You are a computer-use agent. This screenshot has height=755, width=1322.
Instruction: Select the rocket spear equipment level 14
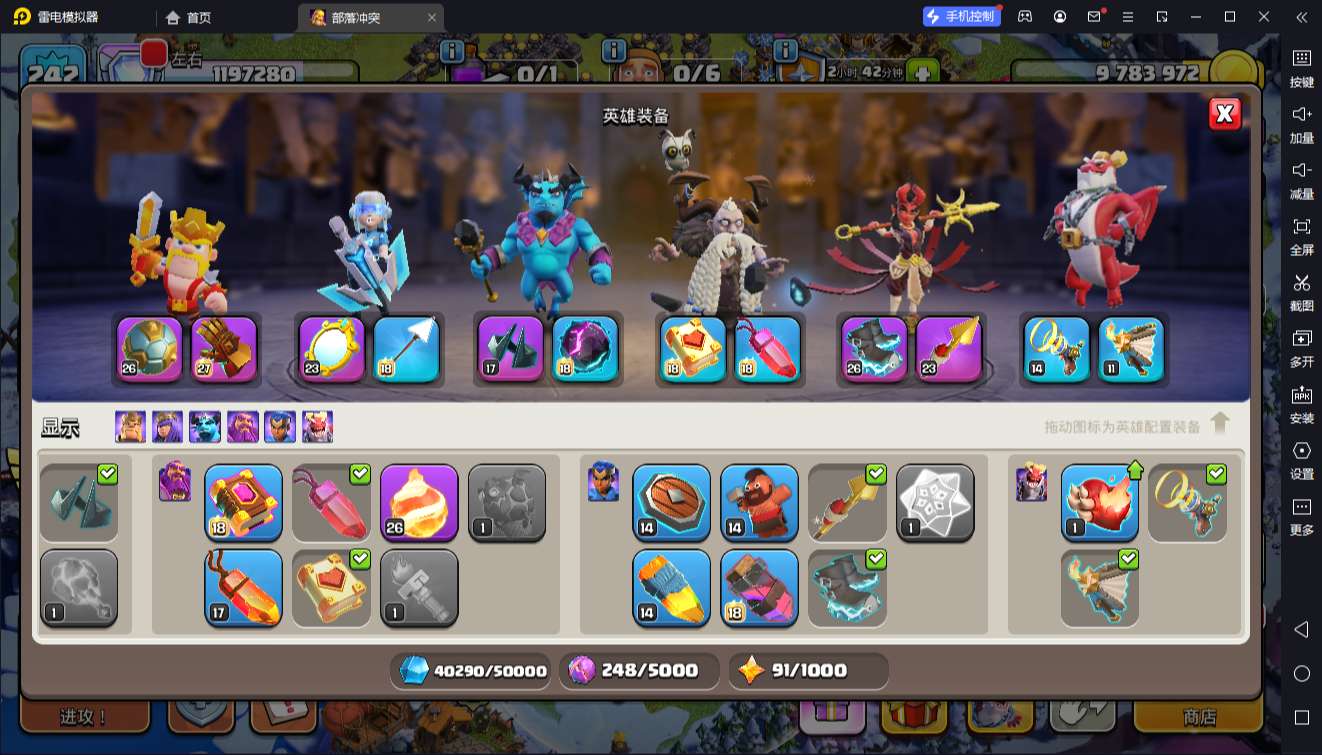point(671,587)
